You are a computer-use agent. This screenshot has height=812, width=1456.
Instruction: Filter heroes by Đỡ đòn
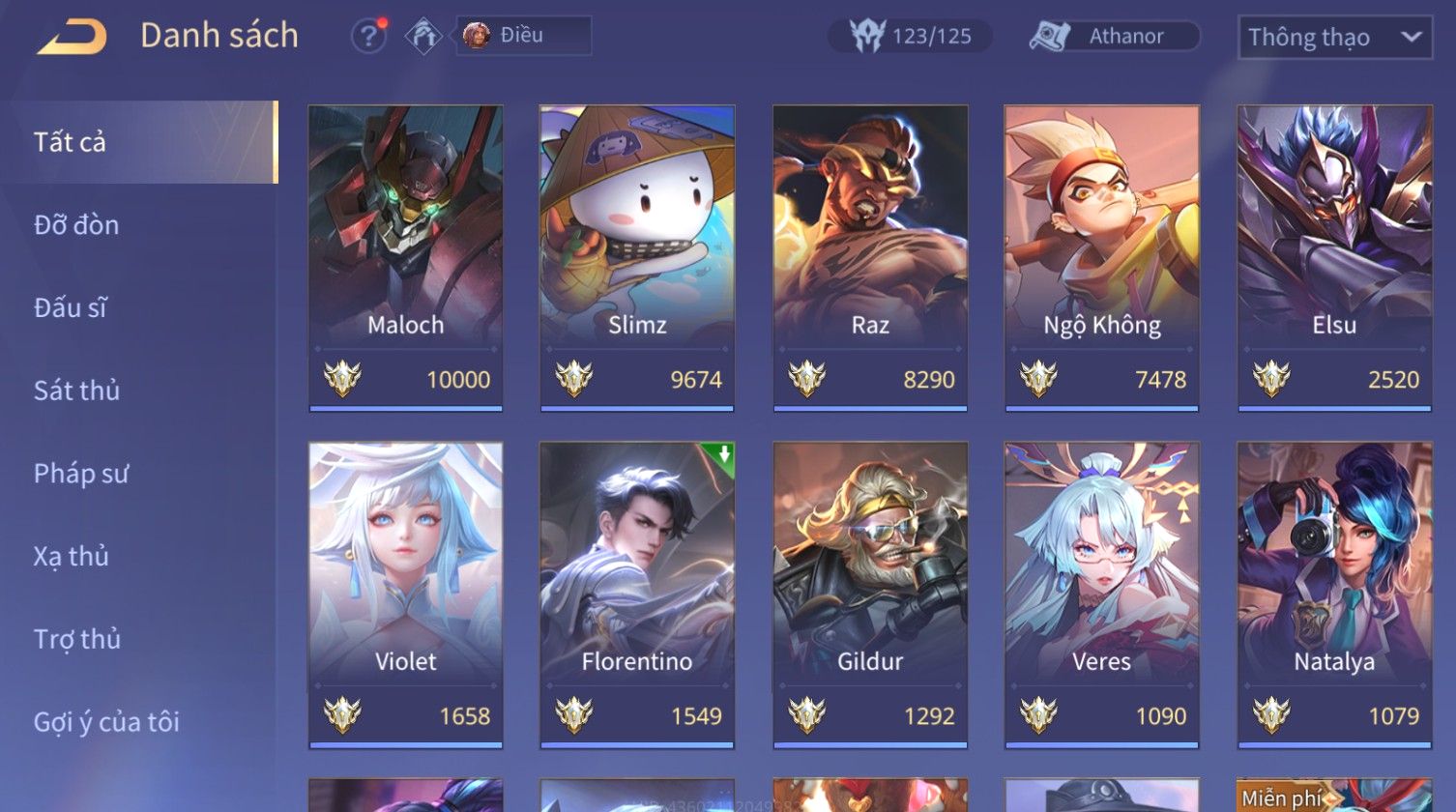[x=76, y=225]
